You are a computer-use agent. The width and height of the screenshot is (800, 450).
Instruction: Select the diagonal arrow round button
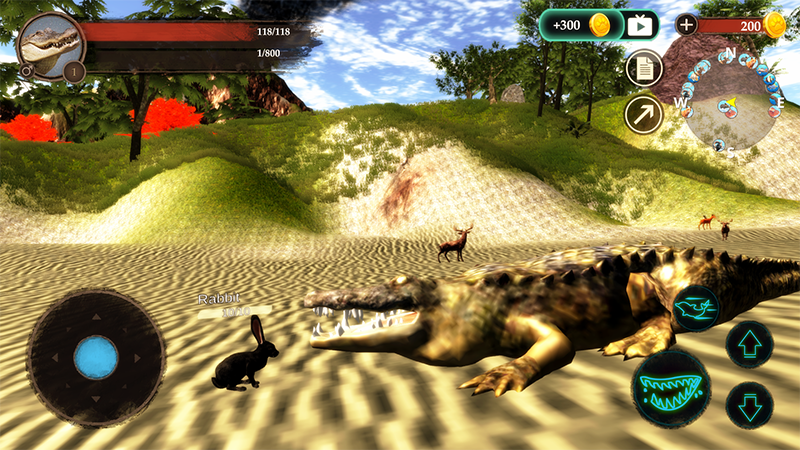click(x=644, y=114)
